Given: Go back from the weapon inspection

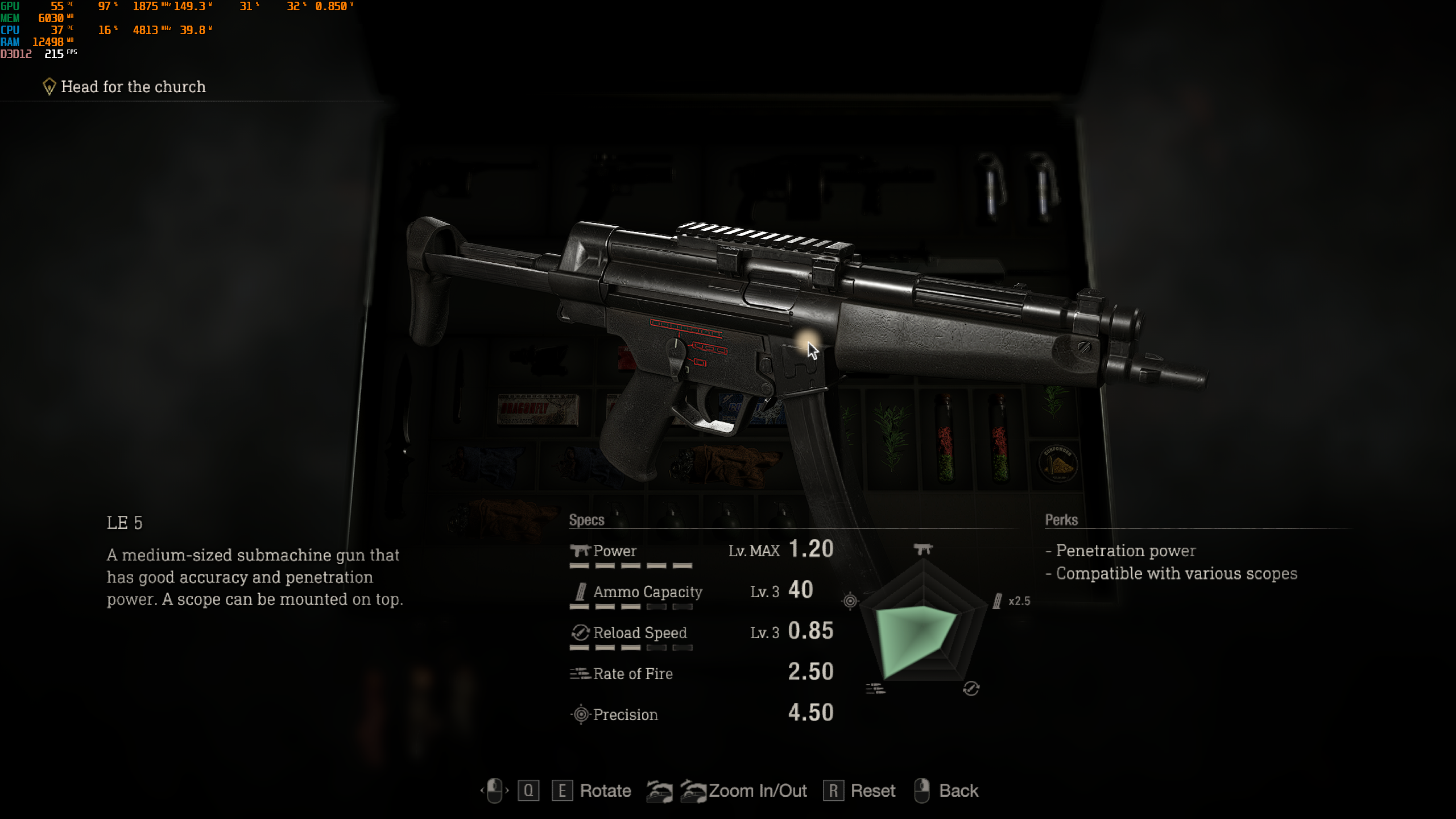Looking at the screenshot, I should [x=958, y=791].
